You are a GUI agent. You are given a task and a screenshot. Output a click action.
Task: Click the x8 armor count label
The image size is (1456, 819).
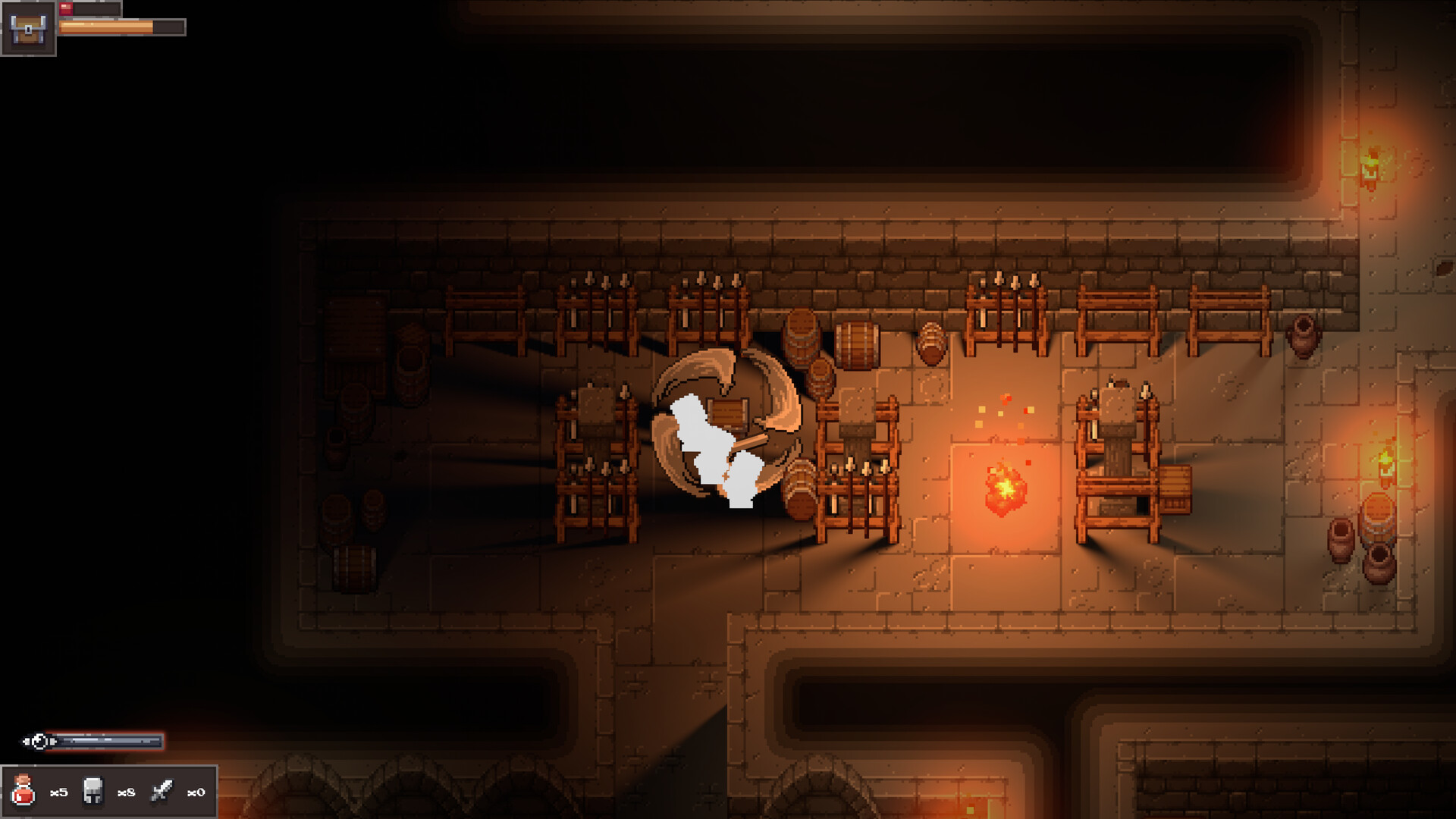(x=127, y=793)
